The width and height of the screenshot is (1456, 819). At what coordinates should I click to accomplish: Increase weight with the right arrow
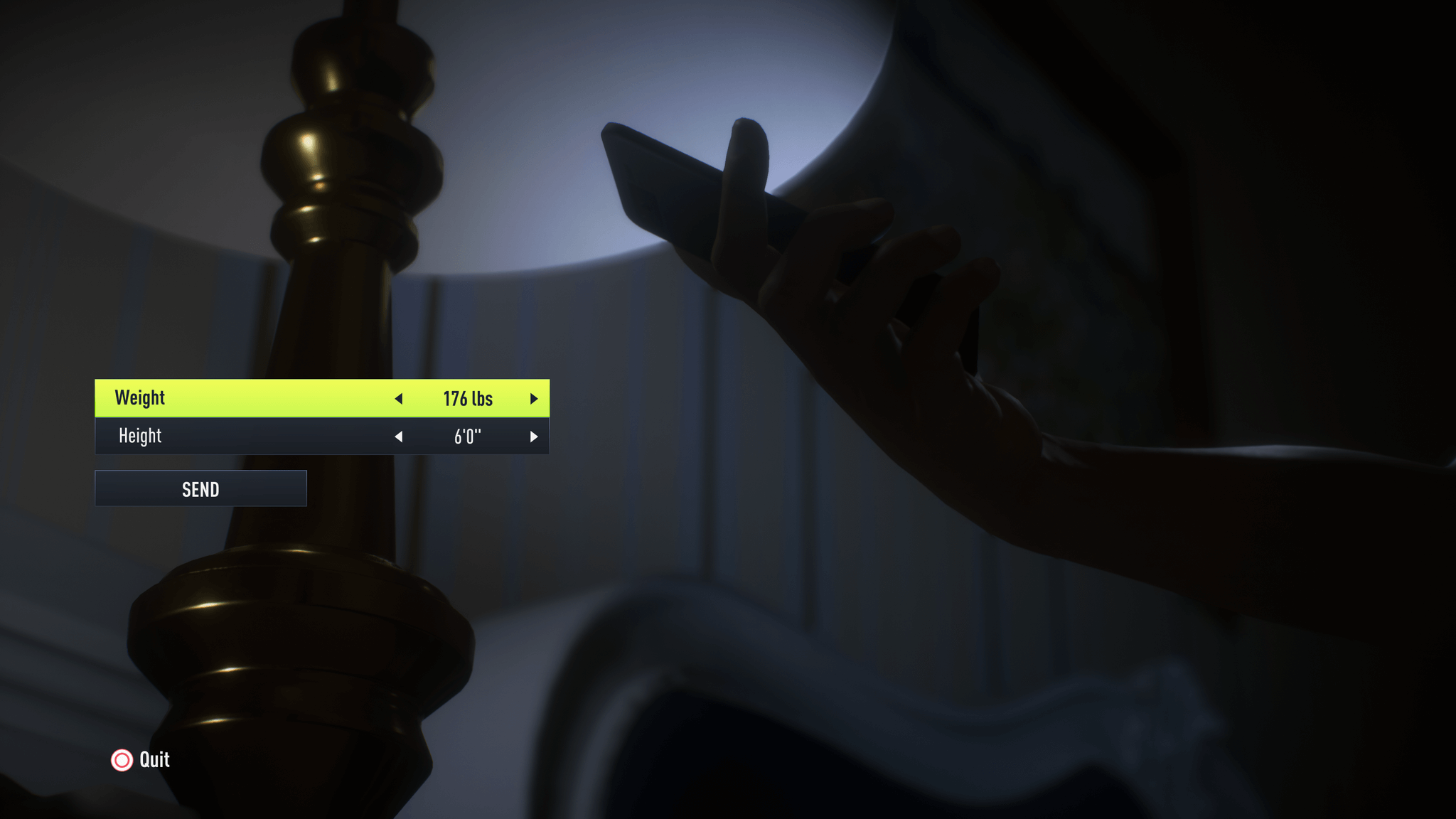tap(533, 399)
